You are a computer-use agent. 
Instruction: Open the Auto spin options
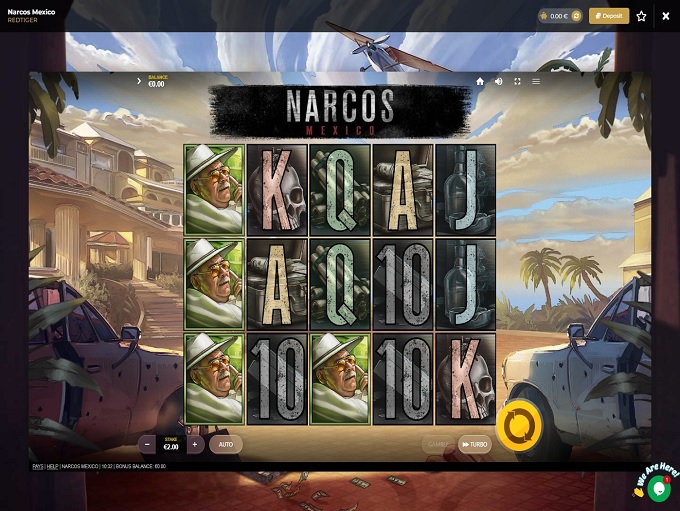click(x=226, y=444)
